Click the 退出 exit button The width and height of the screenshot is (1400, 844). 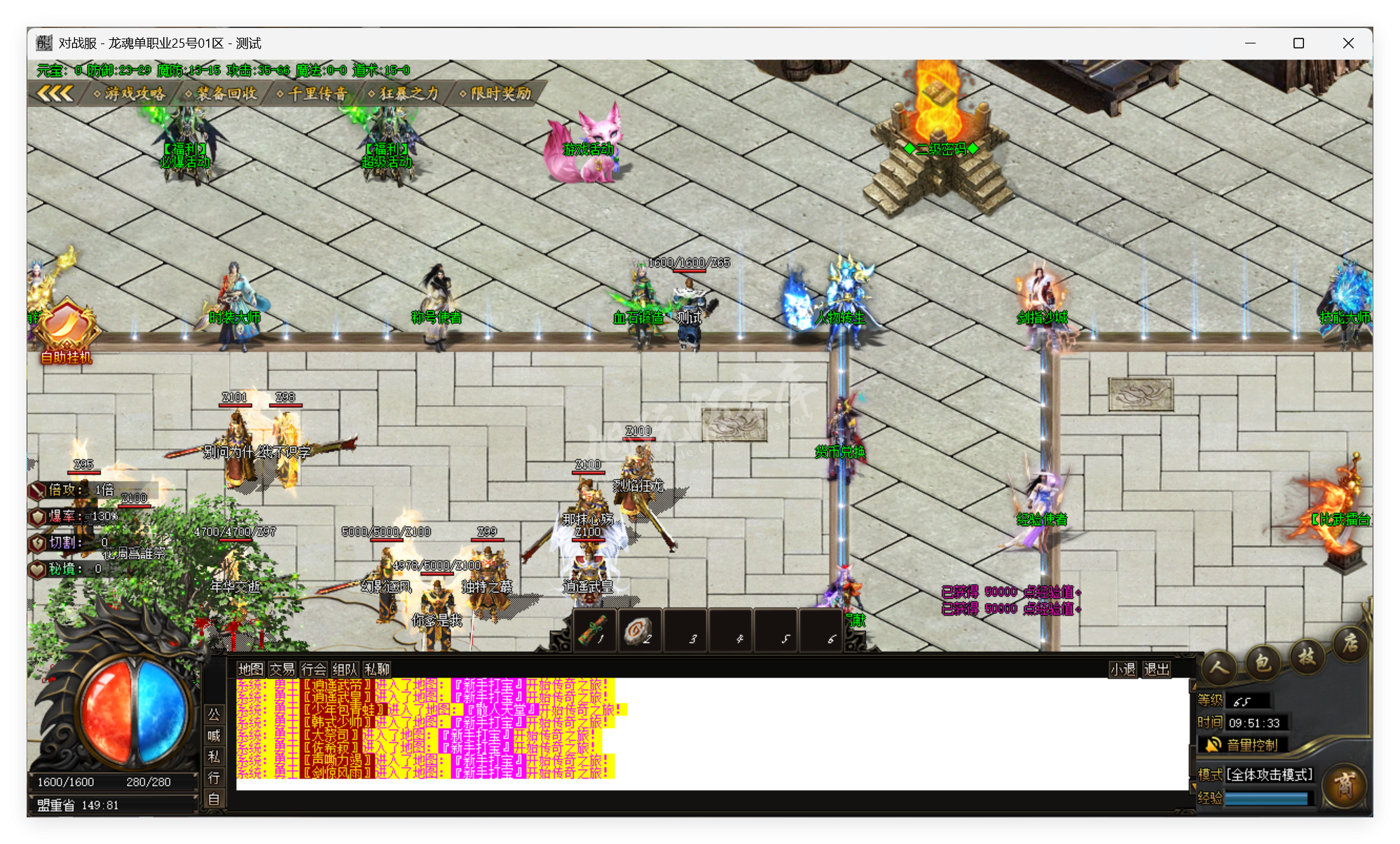[x=1156, y=669]
